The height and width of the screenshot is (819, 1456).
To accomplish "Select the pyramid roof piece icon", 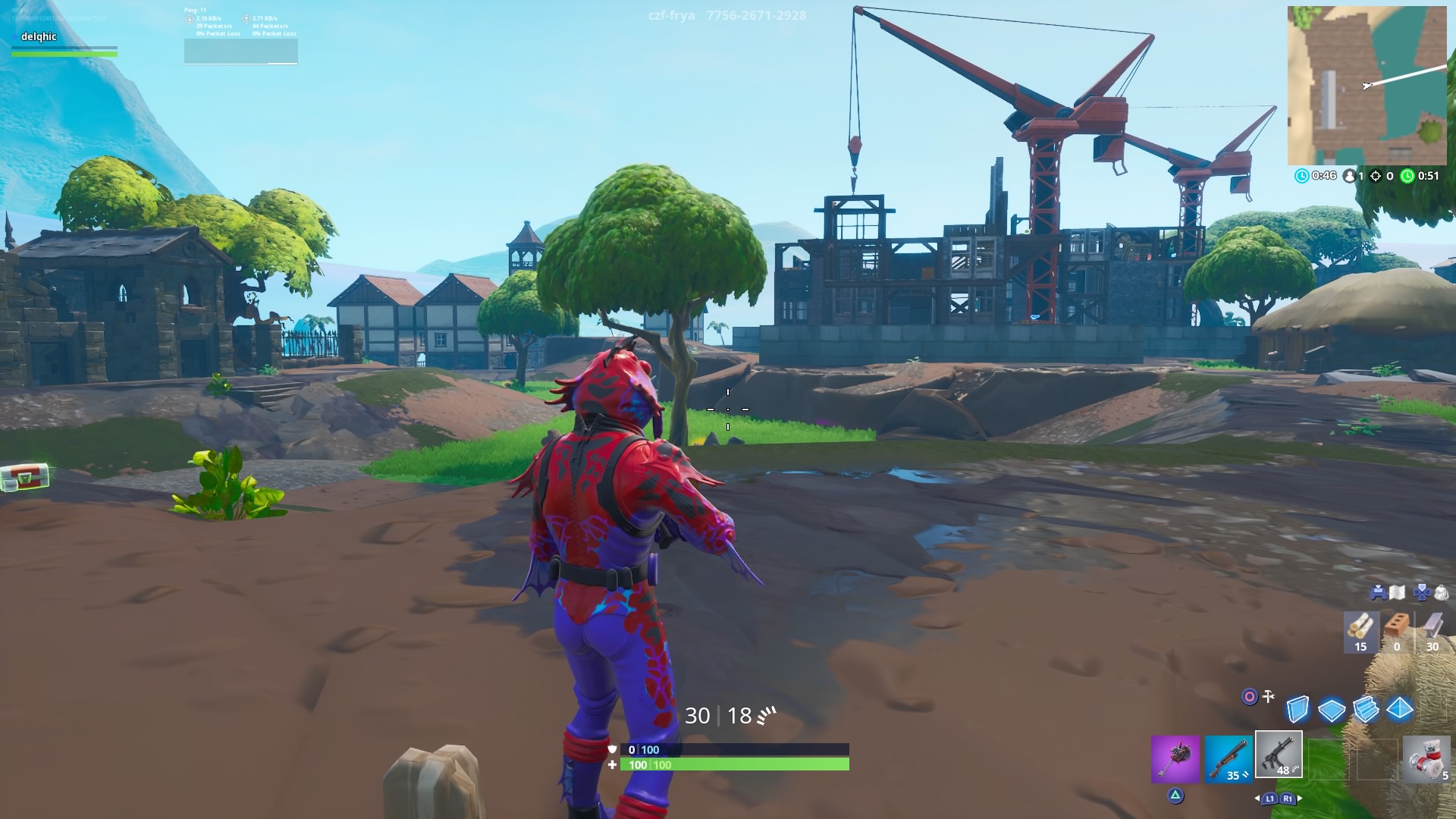I will (x=1398, y=710).
